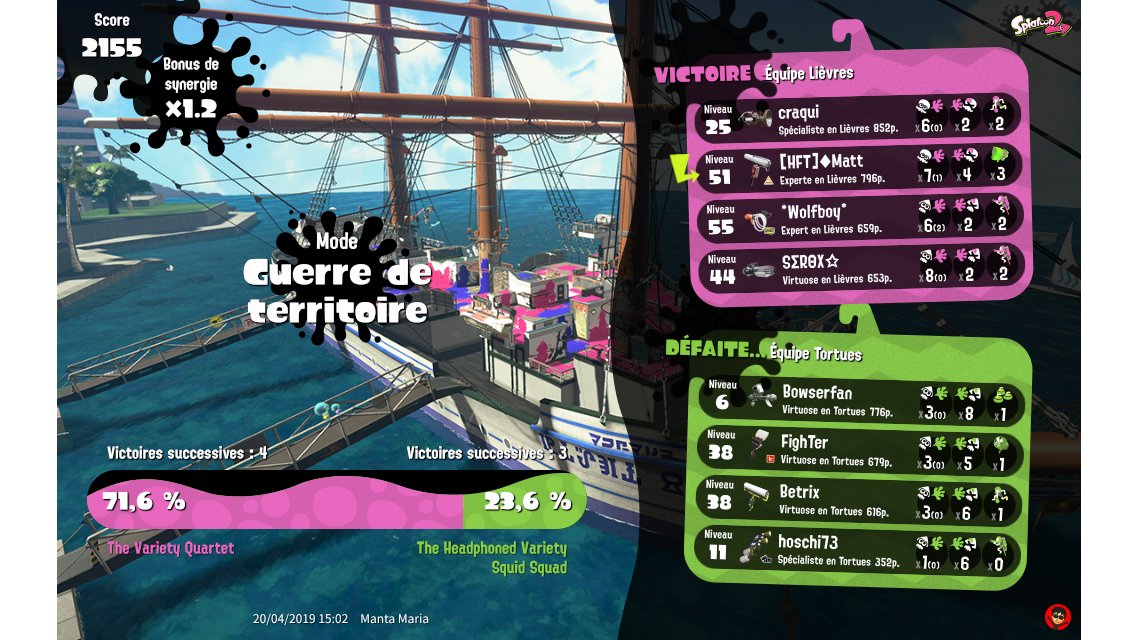Image resolution: width=1138 pixels, height=640 pixels.
Task: Open the [HFT]◆Matt player row
Action: (860, 169)
